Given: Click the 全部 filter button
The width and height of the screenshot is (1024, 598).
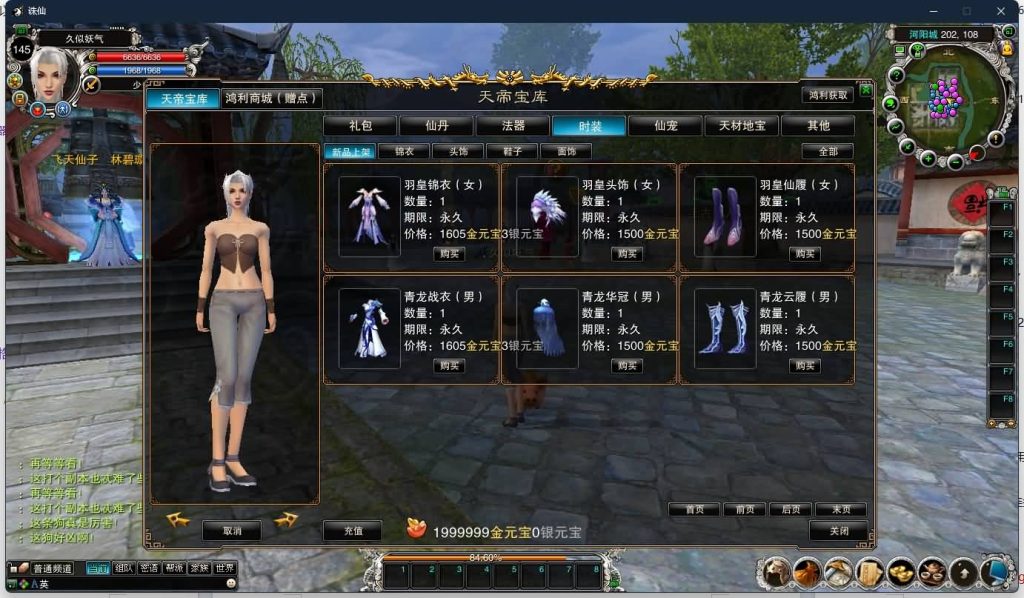Looking at the screenshot, I should coord(827,152).
